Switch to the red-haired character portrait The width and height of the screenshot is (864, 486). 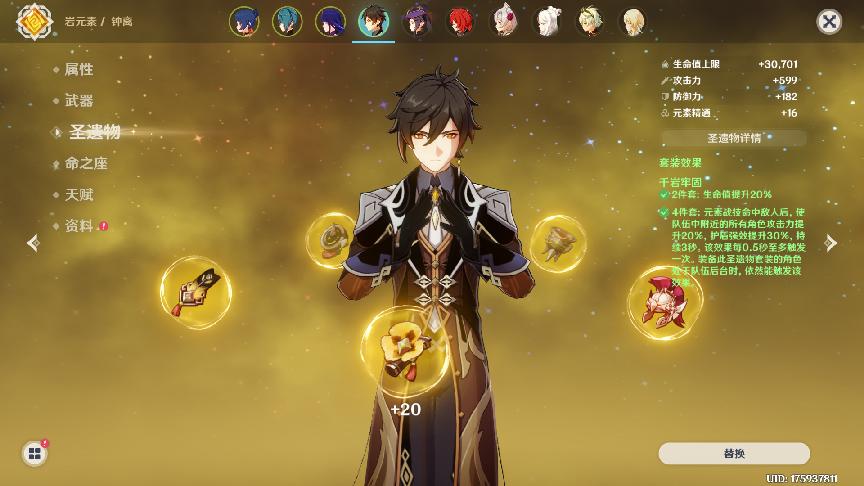(x=460, y=21)
